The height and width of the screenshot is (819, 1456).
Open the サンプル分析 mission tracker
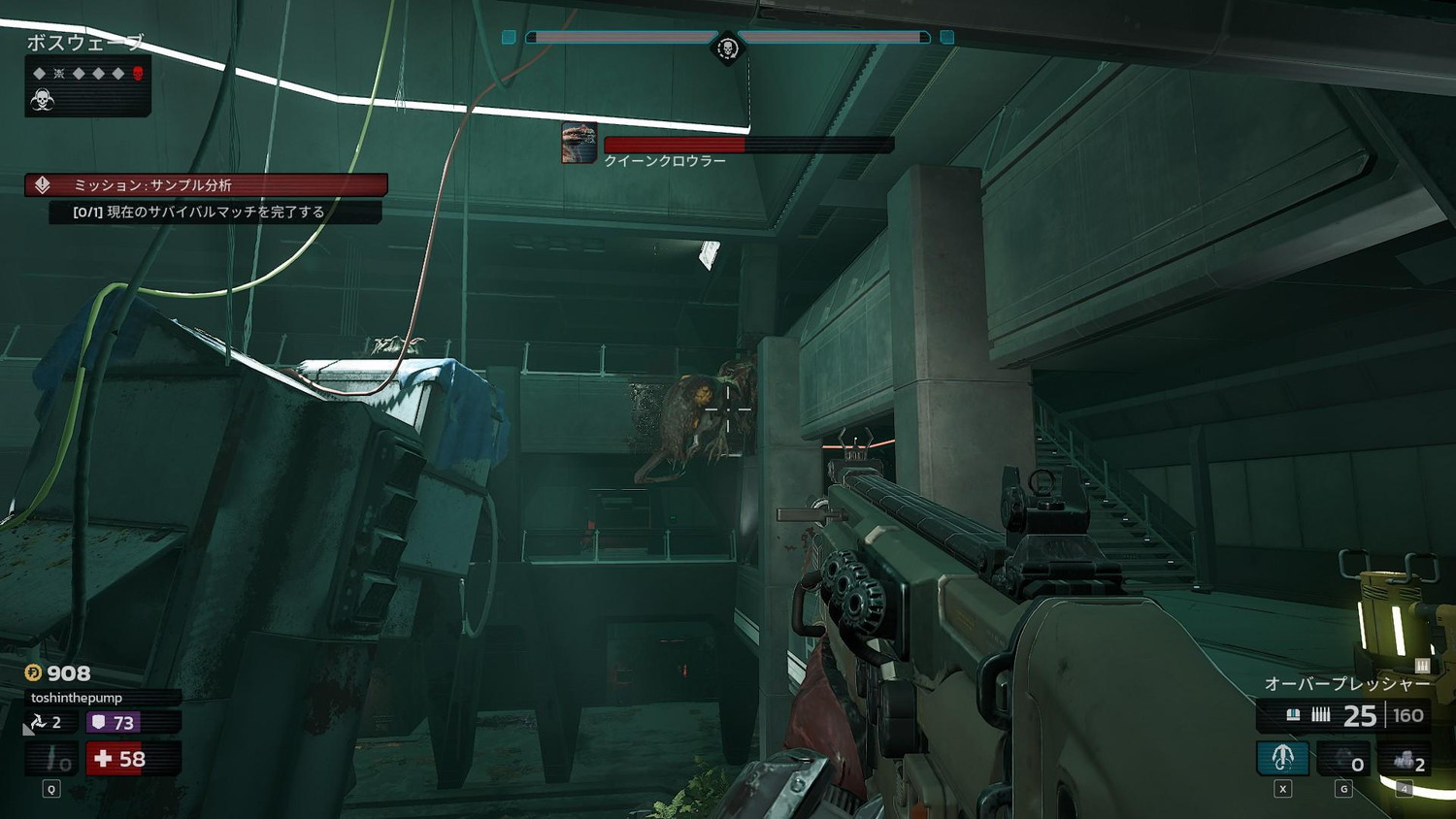click(x=206, y=184)
